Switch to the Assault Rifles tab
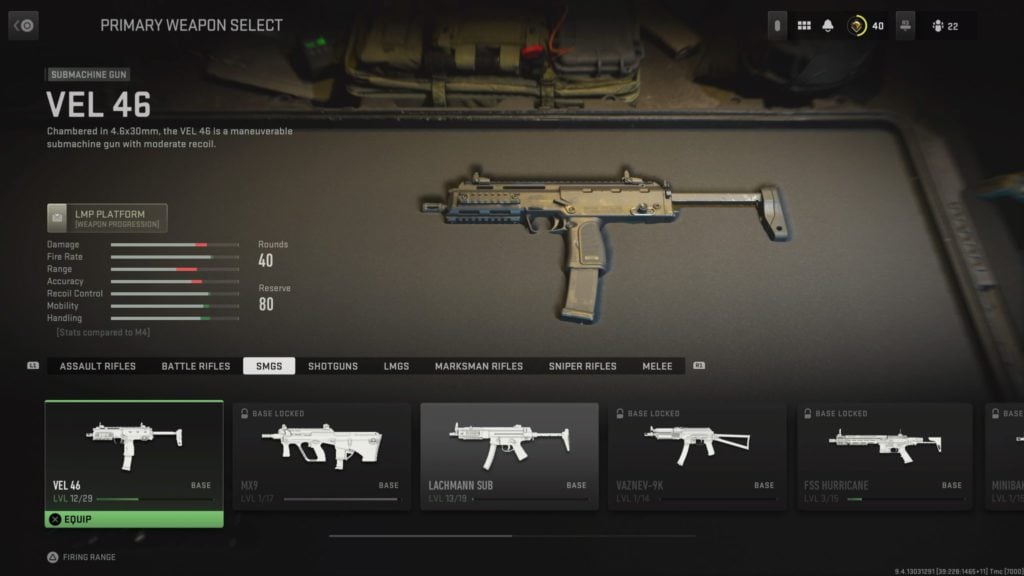The height and width of the screenshot is (576, 1024). coord(97,366)
